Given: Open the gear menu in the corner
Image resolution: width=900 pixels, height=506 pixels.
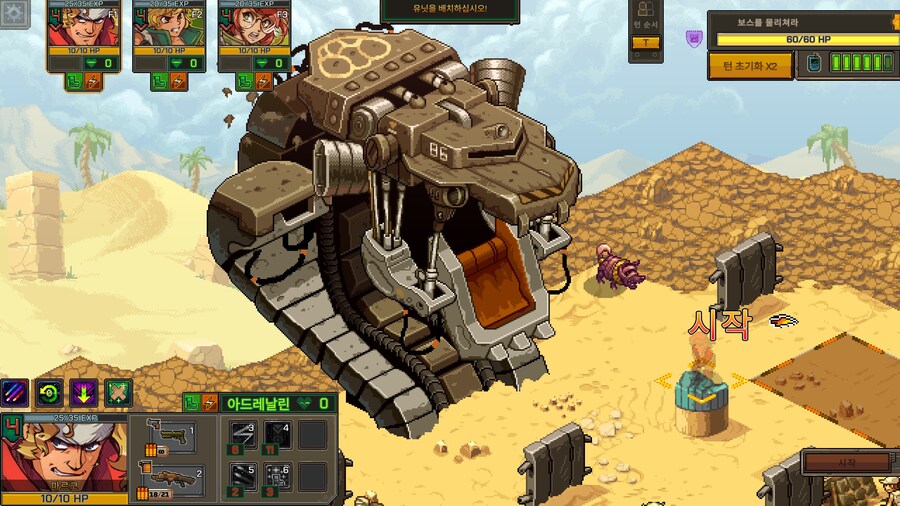Looking at the screenshot, I should 12,12.
